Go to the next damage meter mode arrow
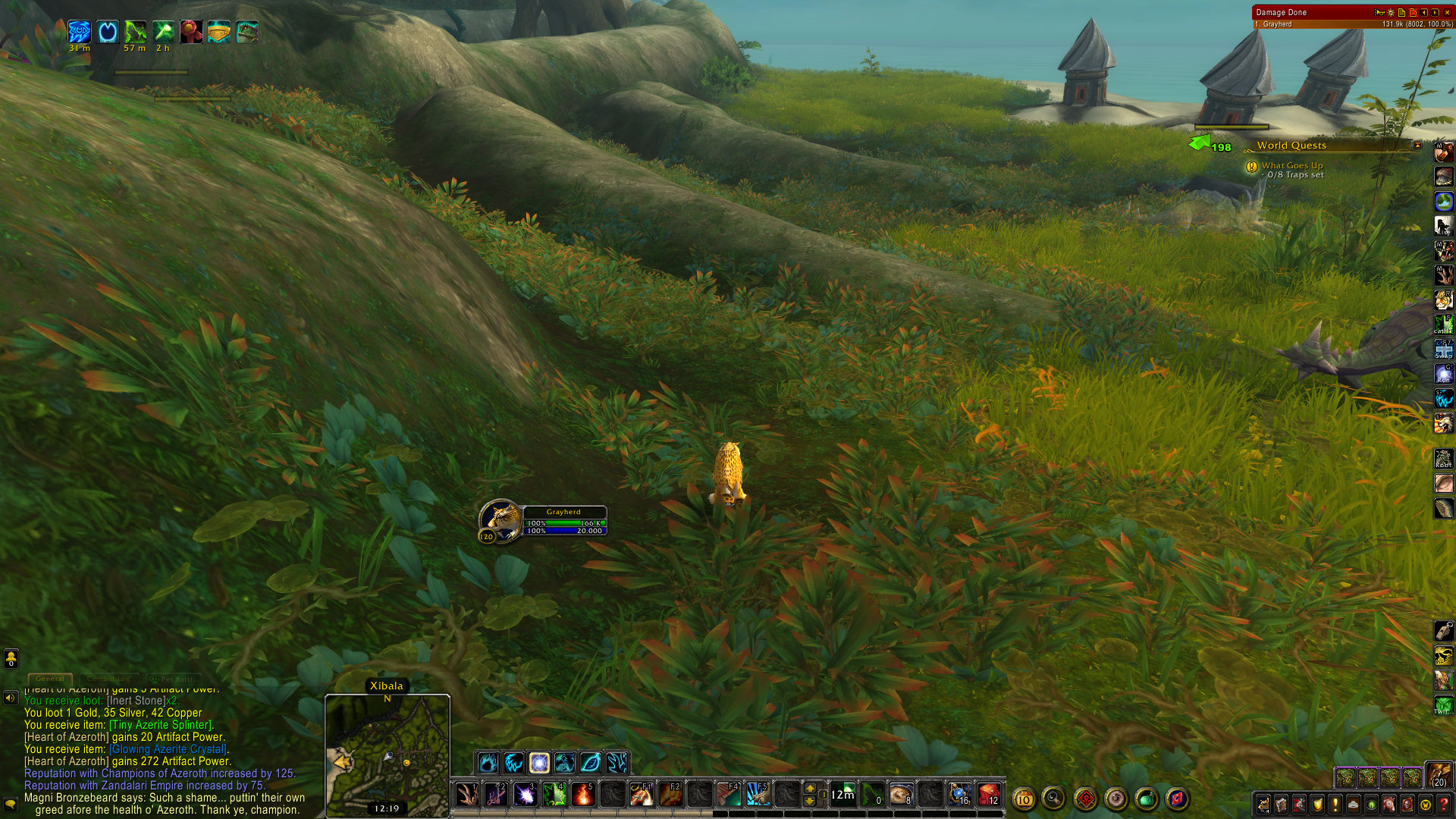 point(1435,12)
